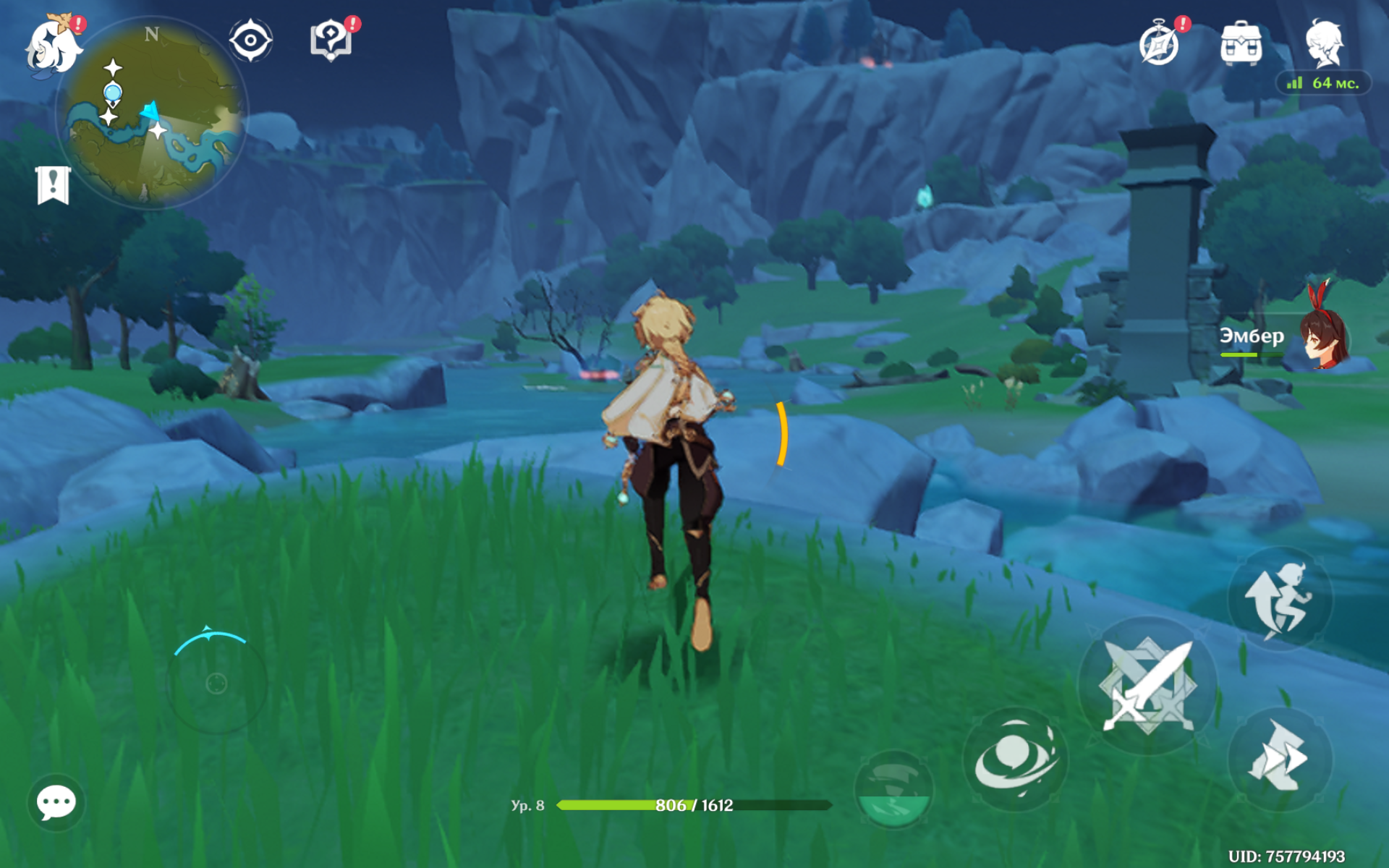Tap the sprint dash button
1389x868 pixels.
(1279, 758)
